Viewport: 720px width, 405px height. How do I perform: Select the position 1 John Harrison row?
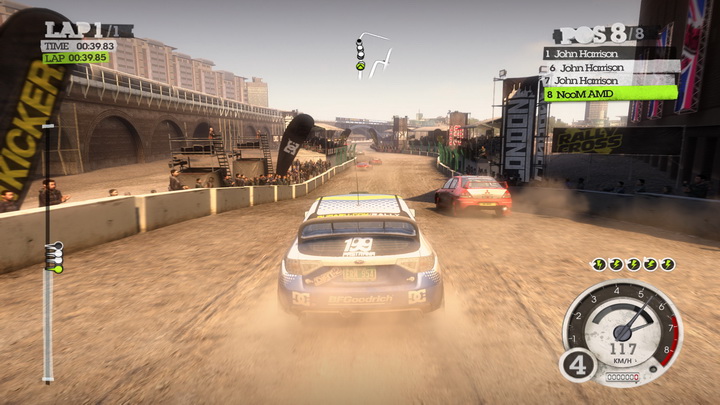pyautogui.click(x=609, y=53)
